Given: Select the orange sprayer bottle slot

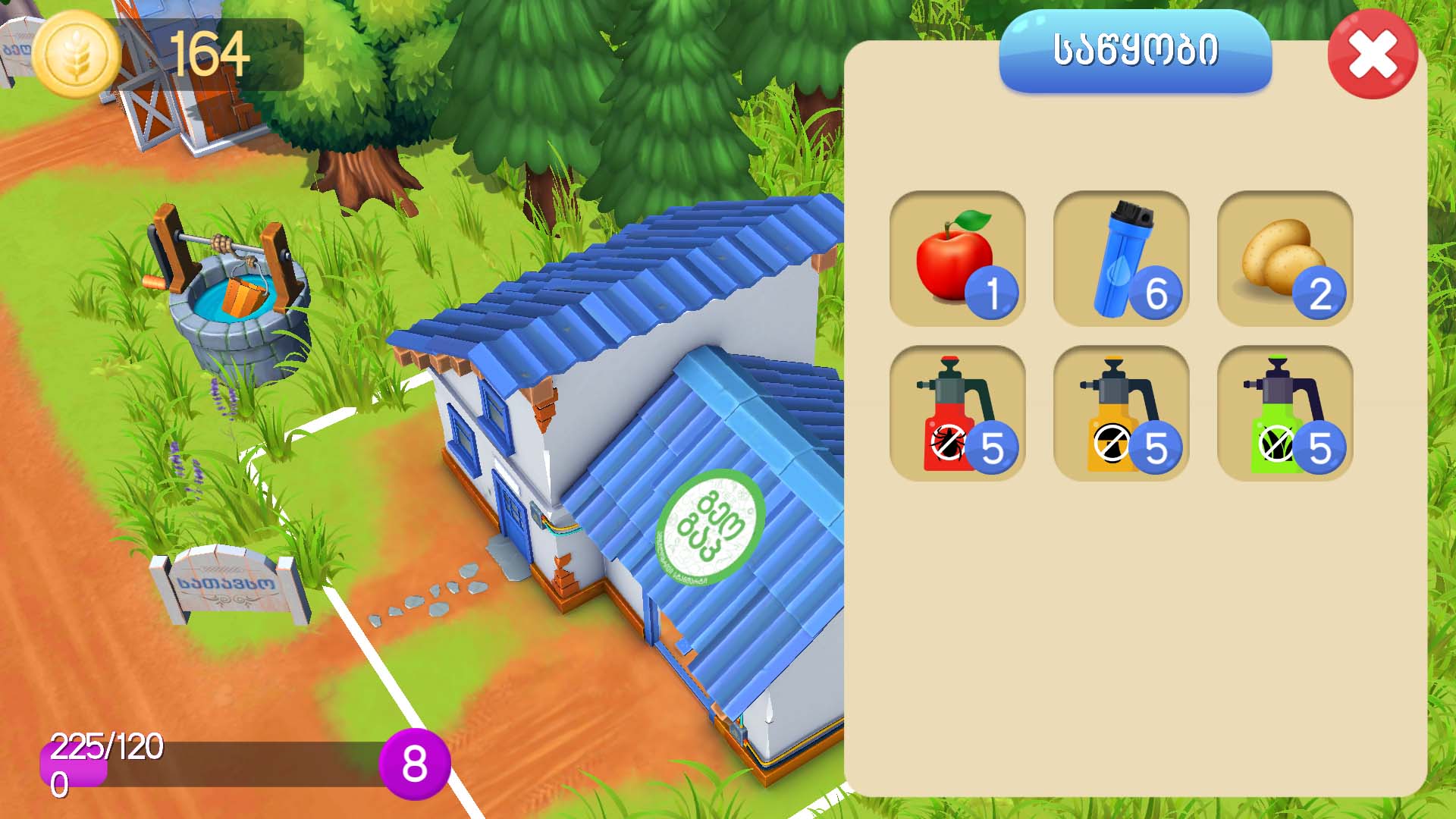Looking at the screenshot, I should pyautogui.click(x=1121, y=413).
